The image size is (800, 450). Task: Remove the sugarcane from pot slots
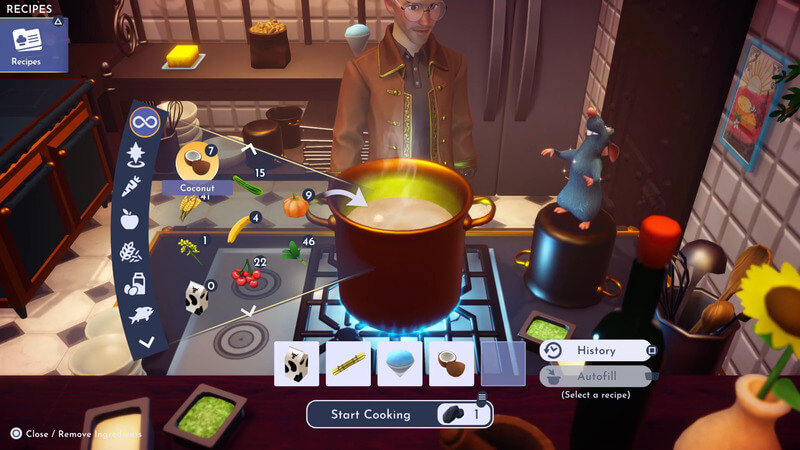[x=349, y=364]
